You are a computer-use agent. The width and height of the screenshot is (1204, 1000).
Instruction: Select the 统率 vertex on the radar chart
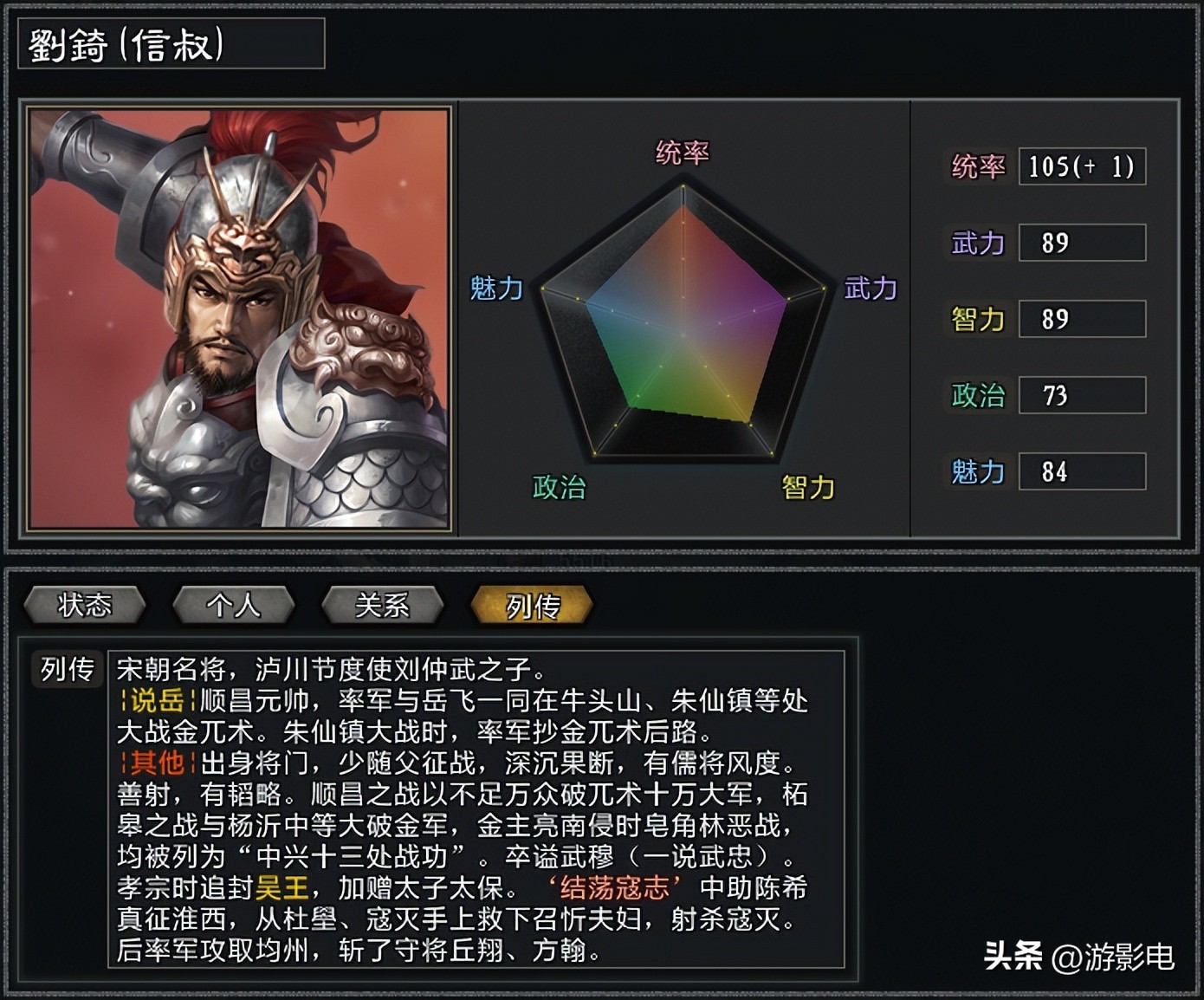684,187
